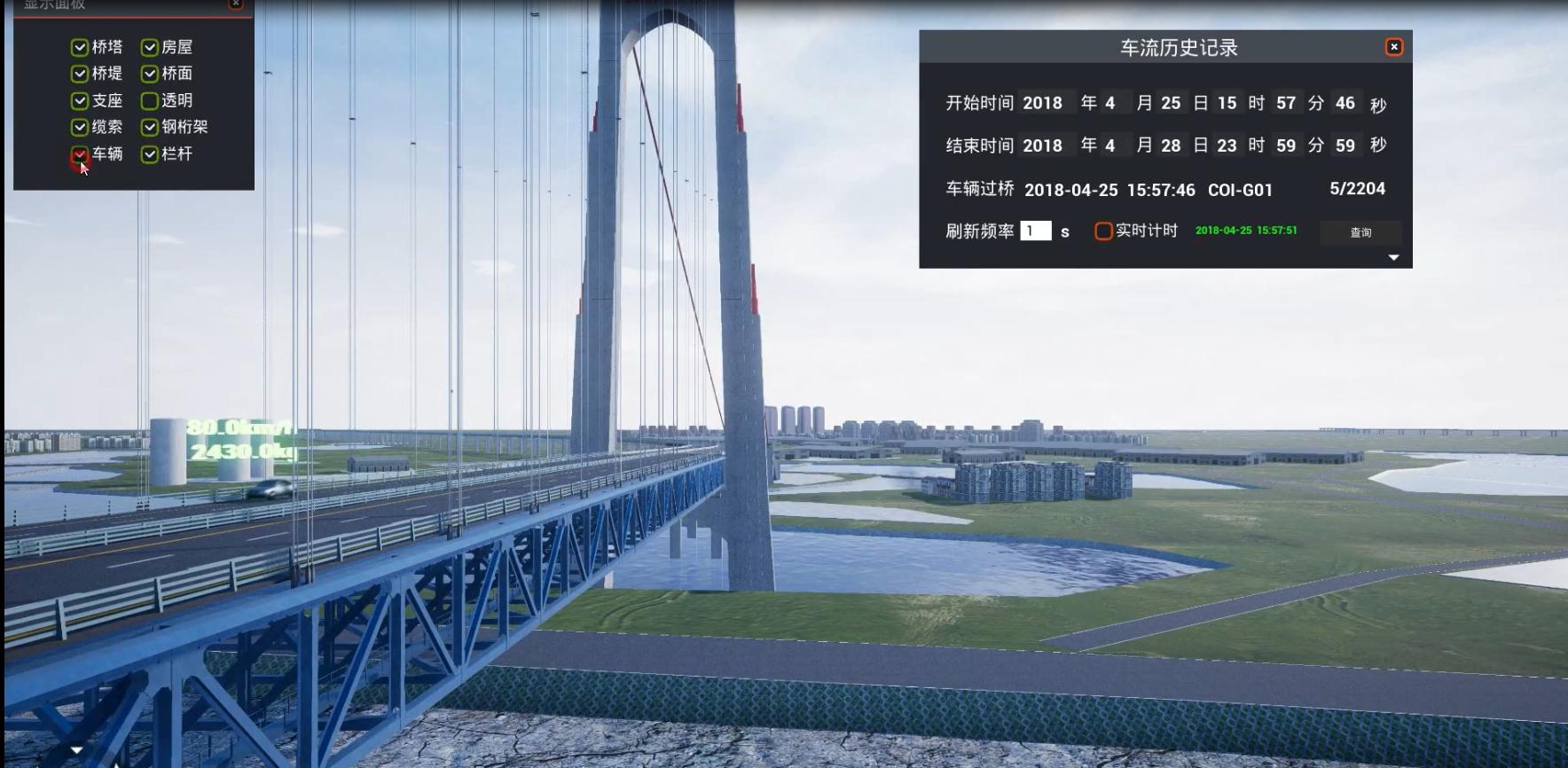The height and width of the screenshot is (768, 1568).
Task: Hide the 栏杆 layer
Action: (150, 154)
